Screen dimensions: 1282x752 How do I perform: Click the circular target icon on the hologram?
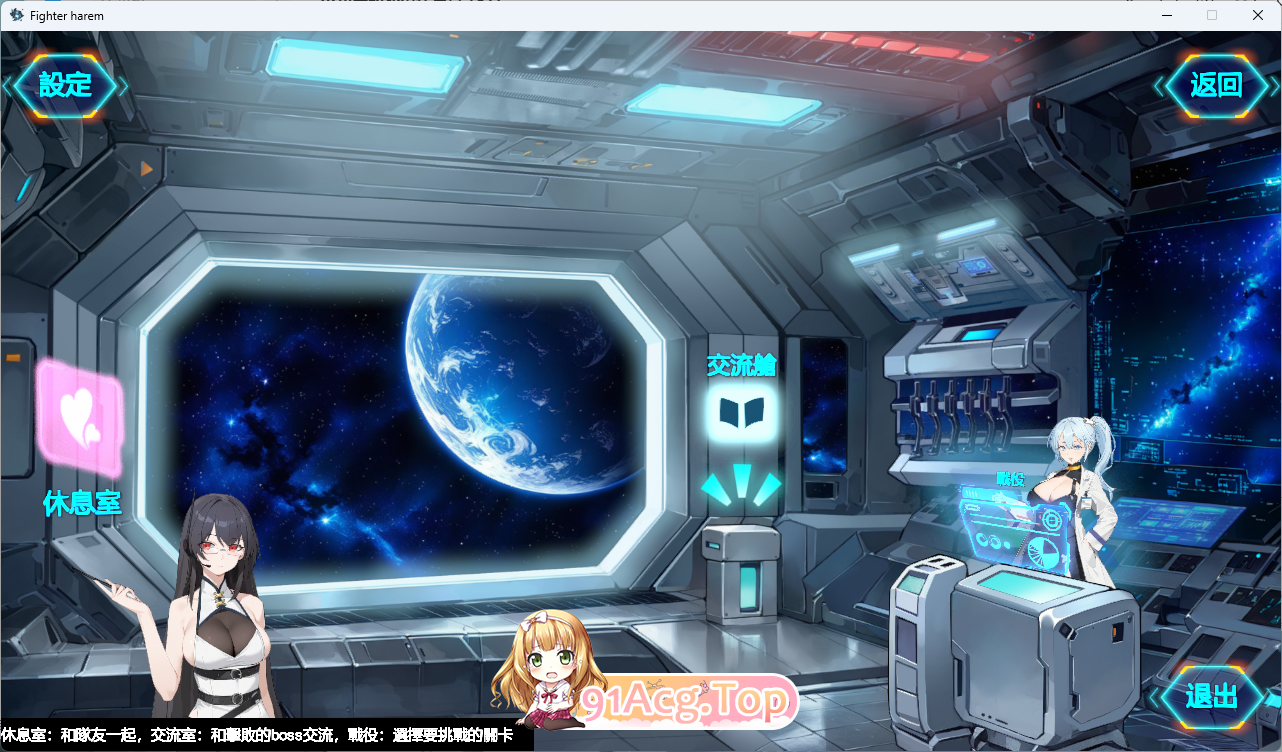1051,520
